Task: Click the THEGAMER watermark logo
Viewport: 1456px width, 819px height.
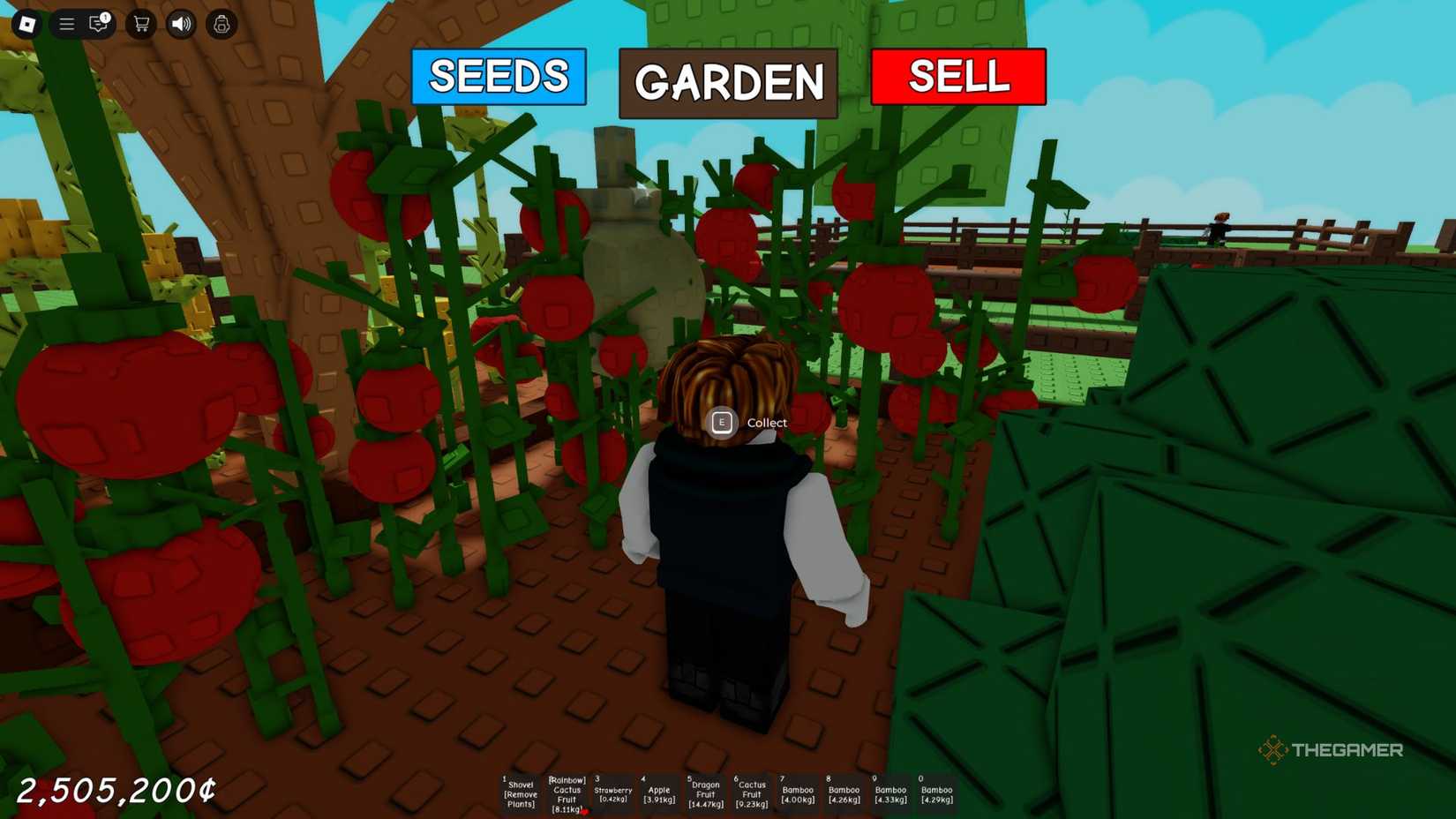Action: (1328, 749)
